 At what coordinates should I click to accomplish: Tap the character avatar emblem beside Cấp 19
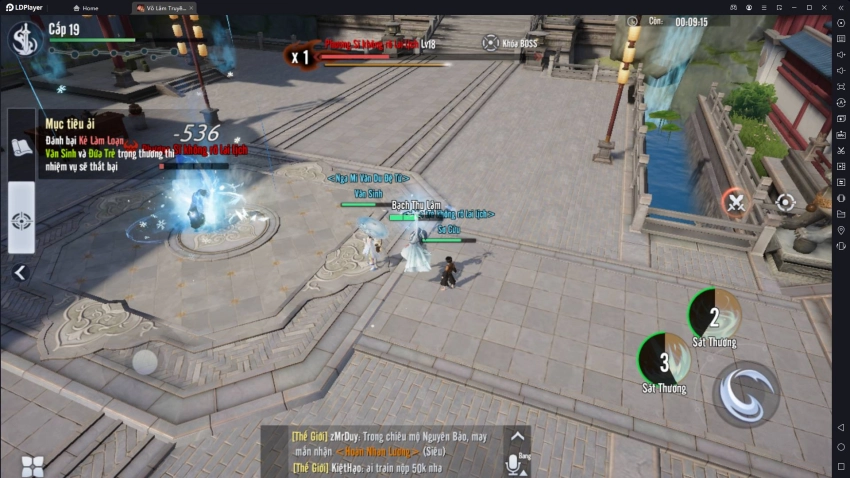click(x=22, y=40)
